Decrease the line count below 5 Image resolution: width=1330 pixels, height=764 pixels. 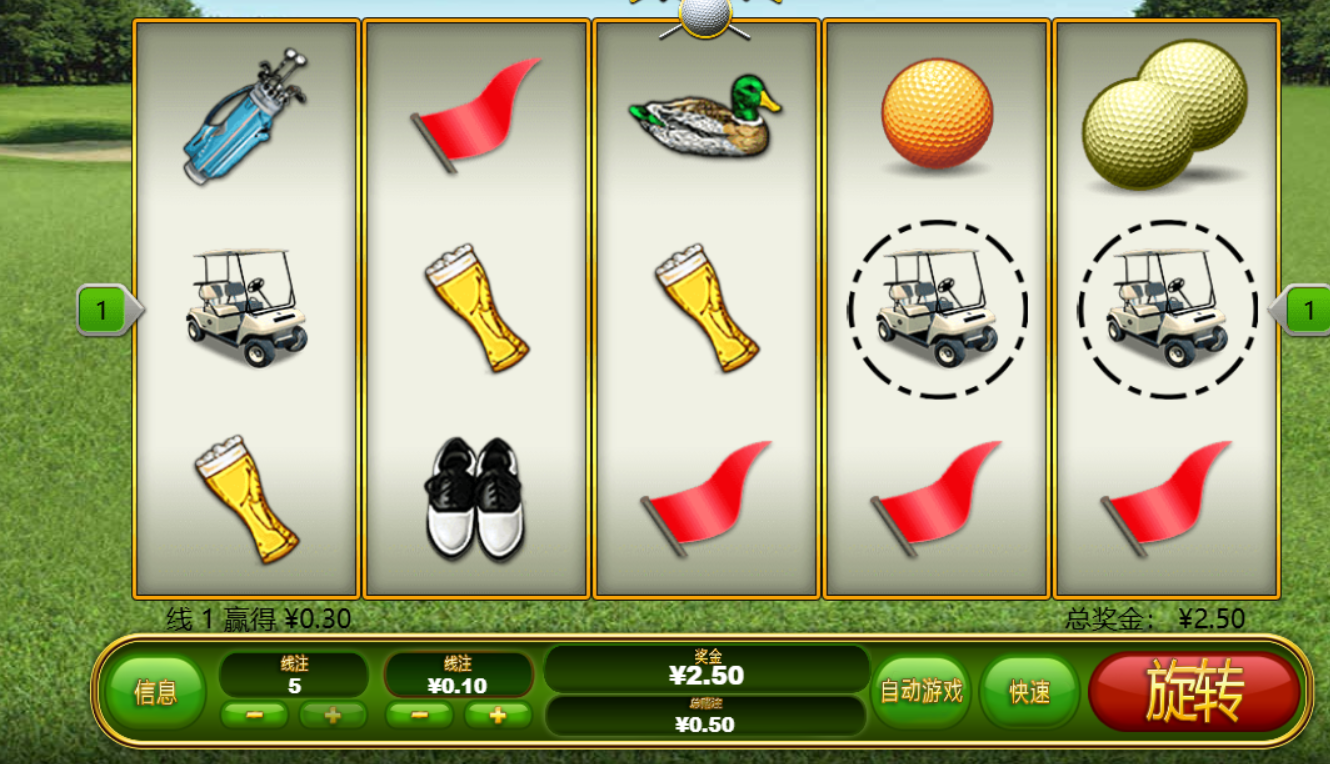tap(254, 715)
